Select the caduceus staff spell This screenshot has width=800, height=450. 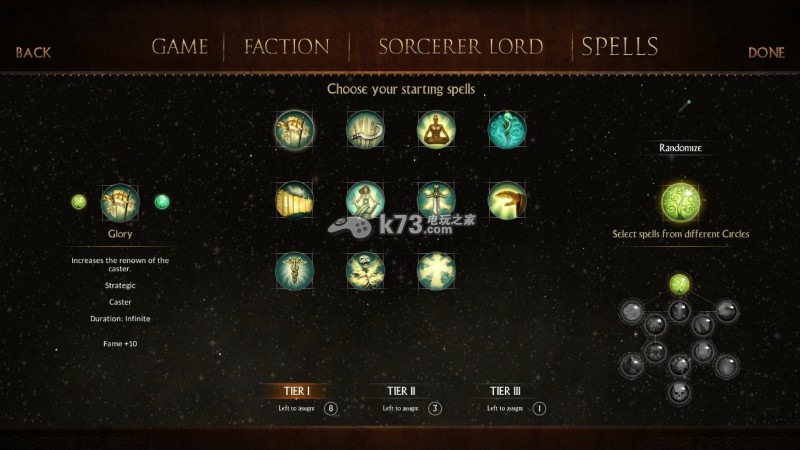[294, 269]
